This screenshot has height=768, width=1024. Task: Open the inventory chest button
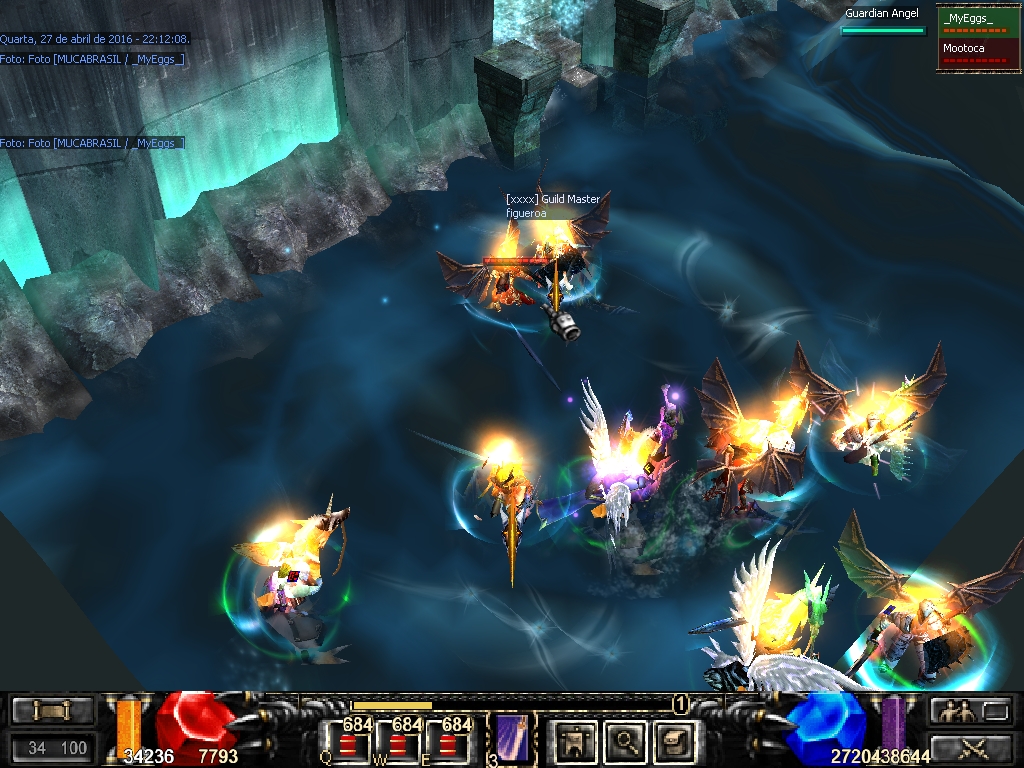pyautogui.click(x=675, y=741)
